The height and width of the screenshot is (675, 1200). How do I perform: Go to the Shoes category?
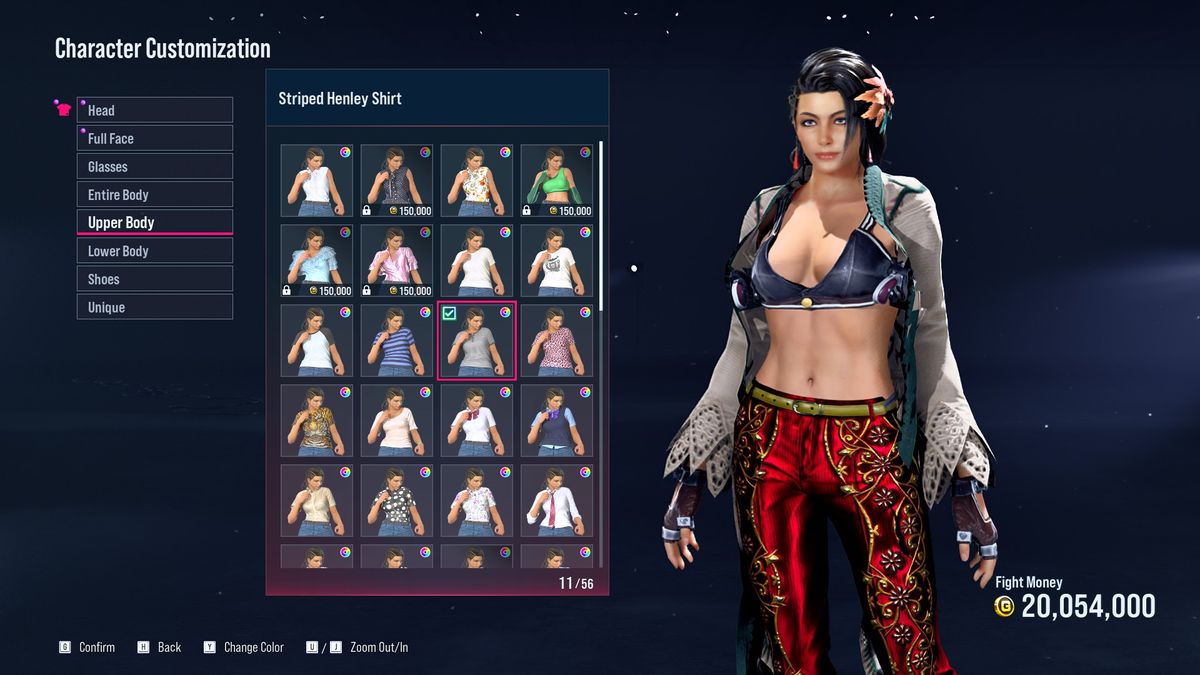coord(155,279)
